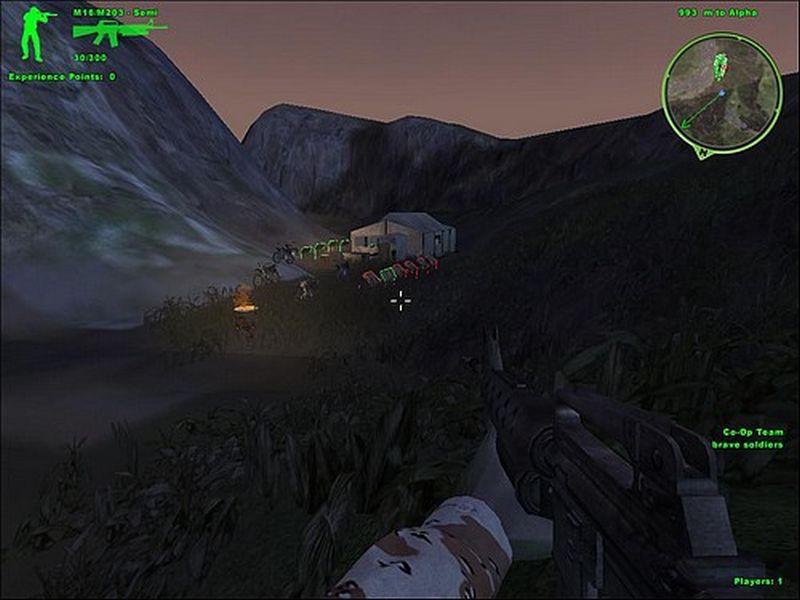Screen dimensions: 800x600
Task: Select the M16/M203 rifle weapon icon
Action: click(116, 31)
